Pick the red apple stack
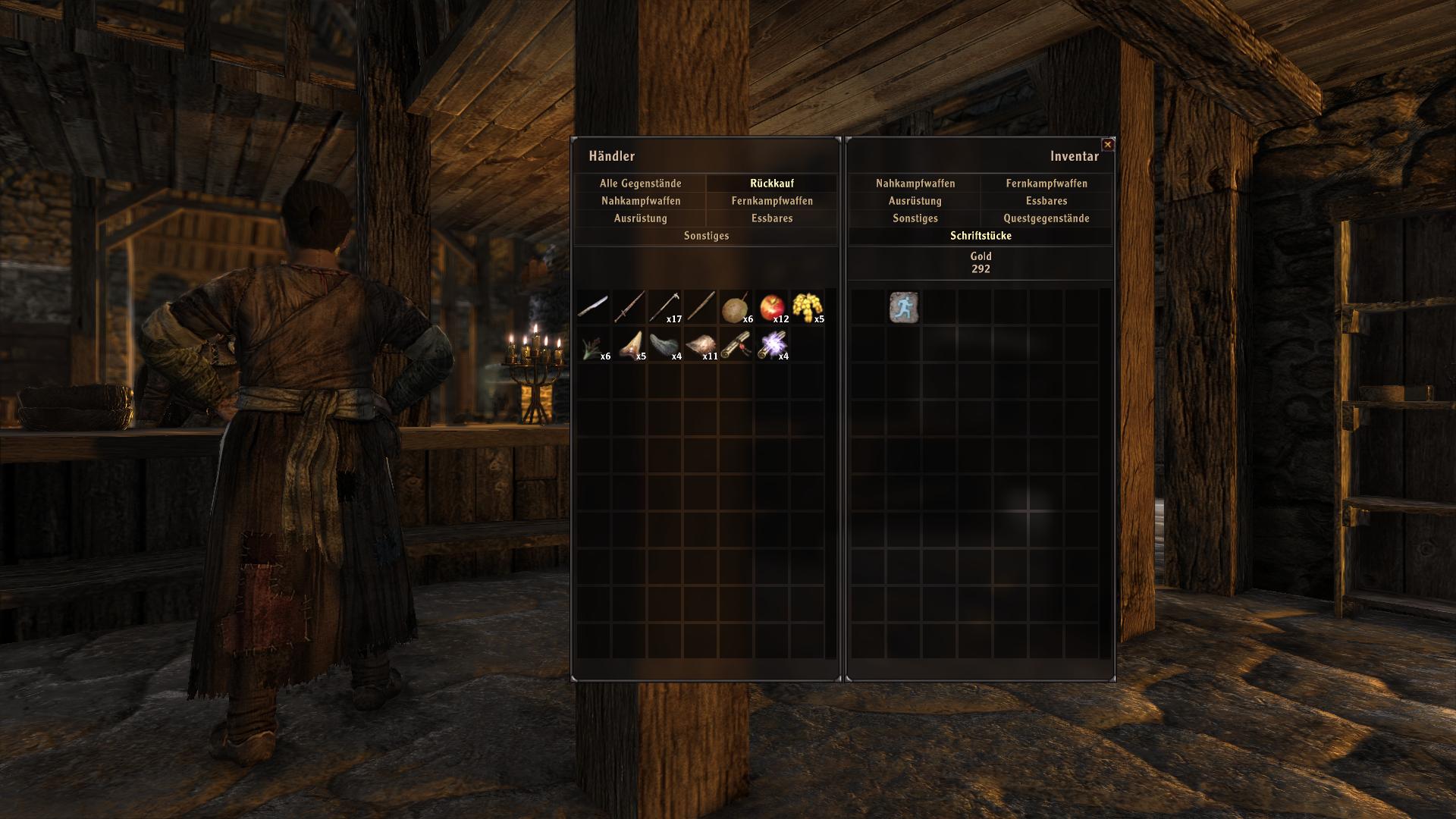The height and width of the screenshot is (819, 1456). 772,308
